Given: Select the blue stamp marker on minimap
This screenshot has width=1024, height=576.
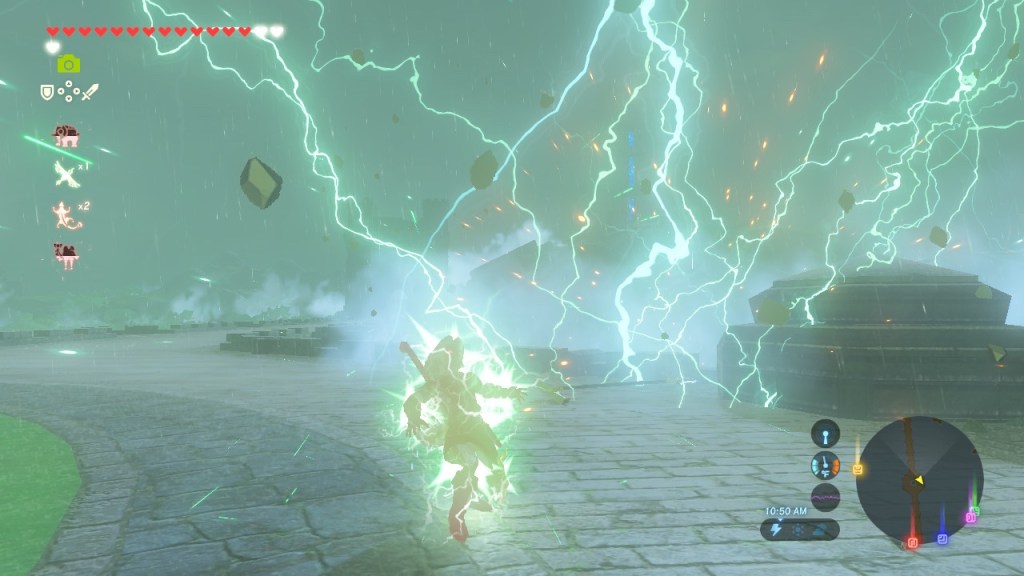Looking at the screenshot, I should click(x=942, y=538).
